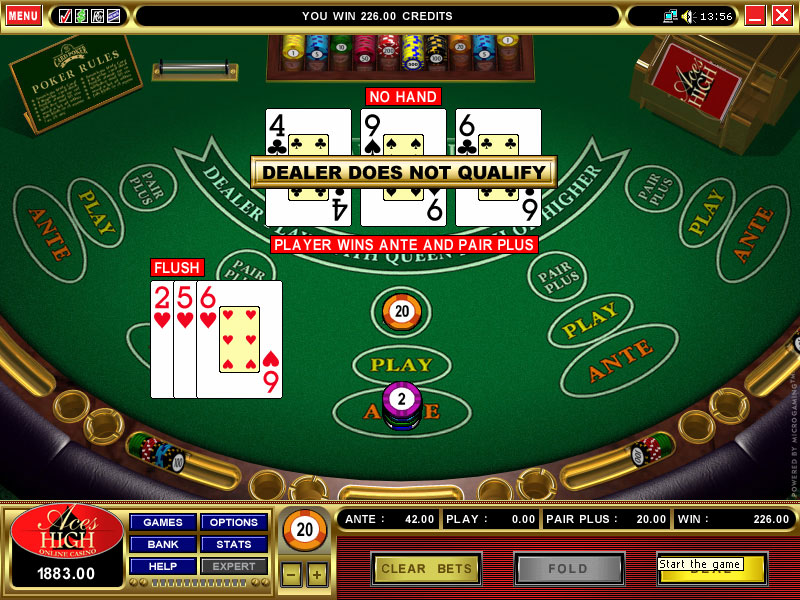Screen dimensions: 800x600
Task: Open the Help page
Action: coord(163,566)
